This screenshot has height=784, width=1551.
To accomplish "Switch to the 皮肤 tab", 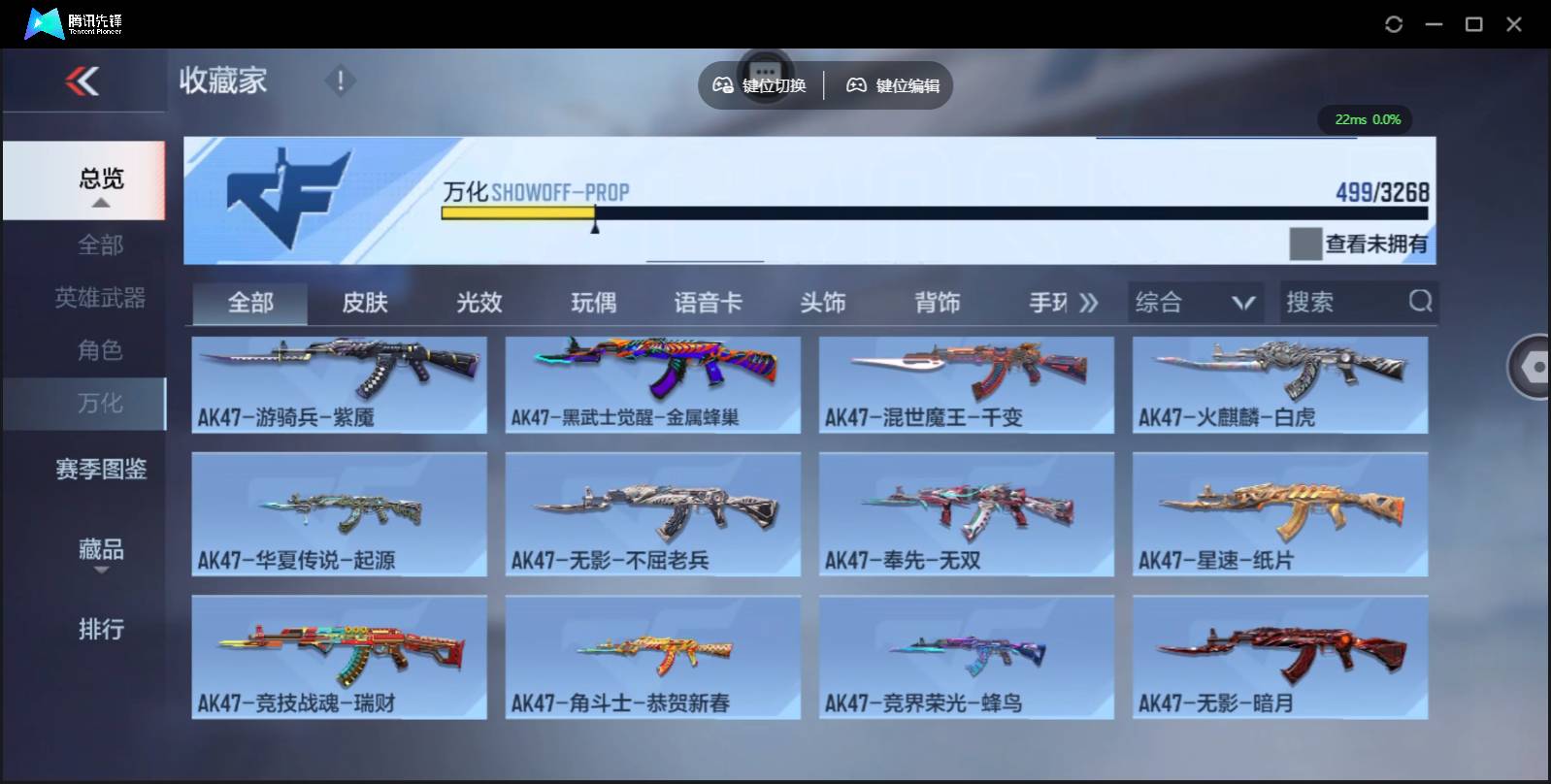I will pos(364,302).
